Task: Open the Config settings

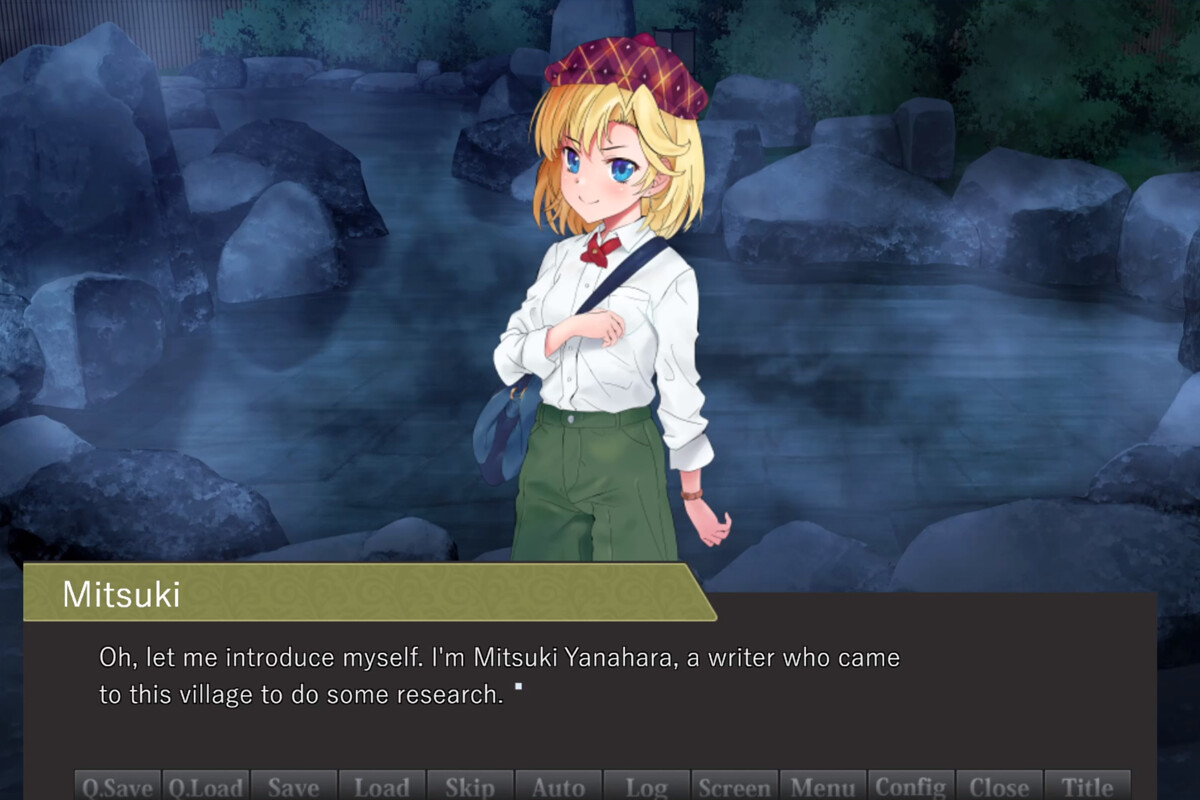Action: [911, 786]
